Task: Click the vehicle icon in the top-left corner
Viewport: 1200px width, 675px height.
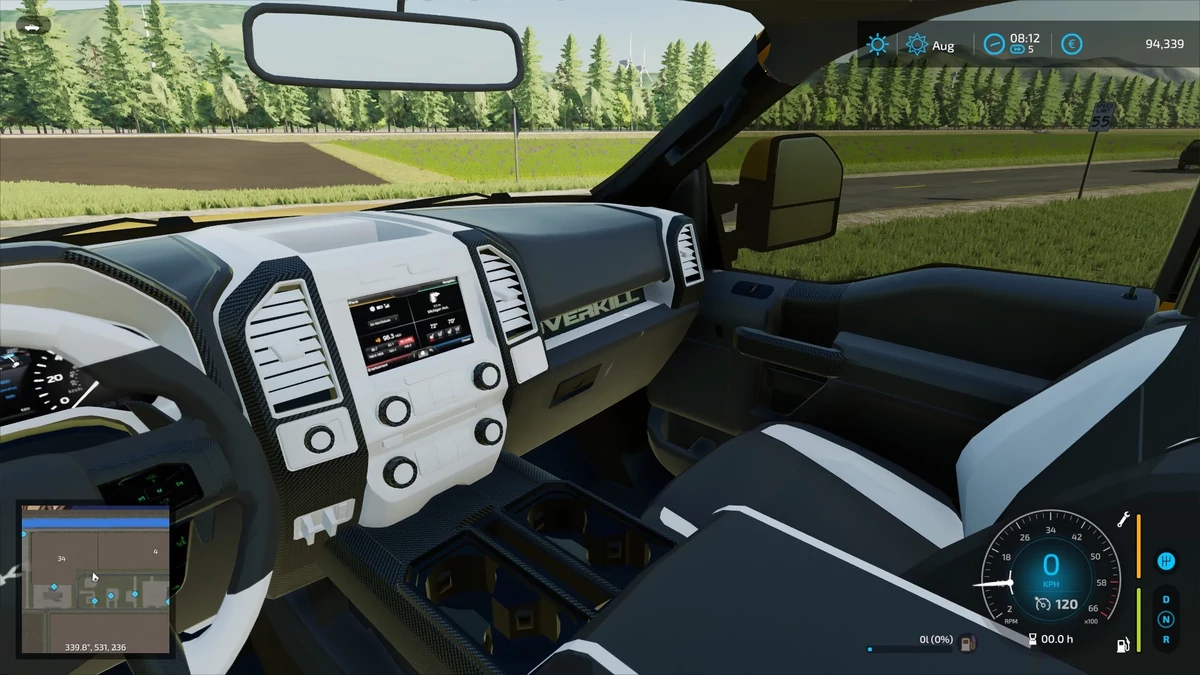Action: [x=33, y=26]
